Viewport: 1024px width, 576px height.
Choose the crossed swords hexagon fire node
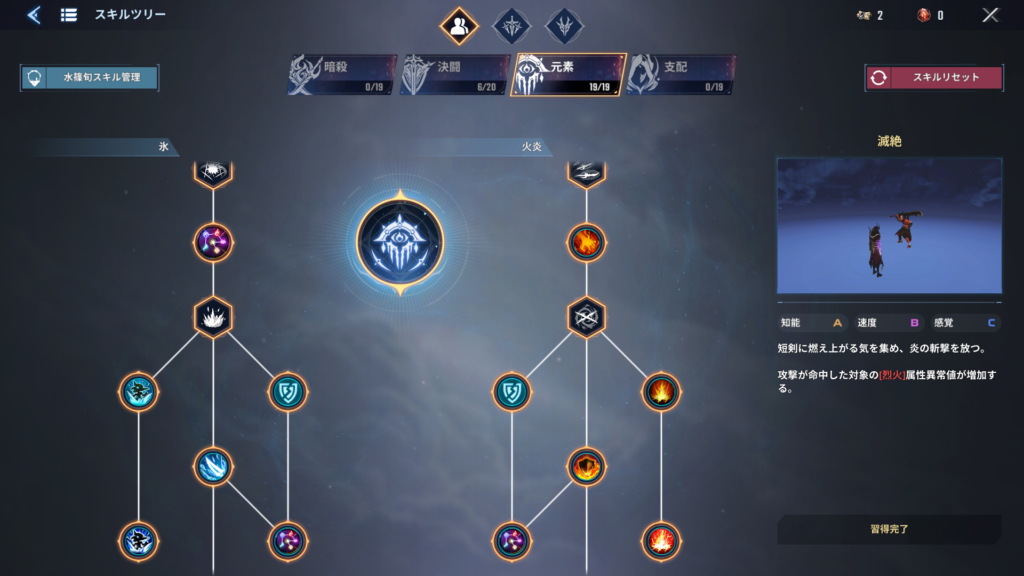click(587, 317)
